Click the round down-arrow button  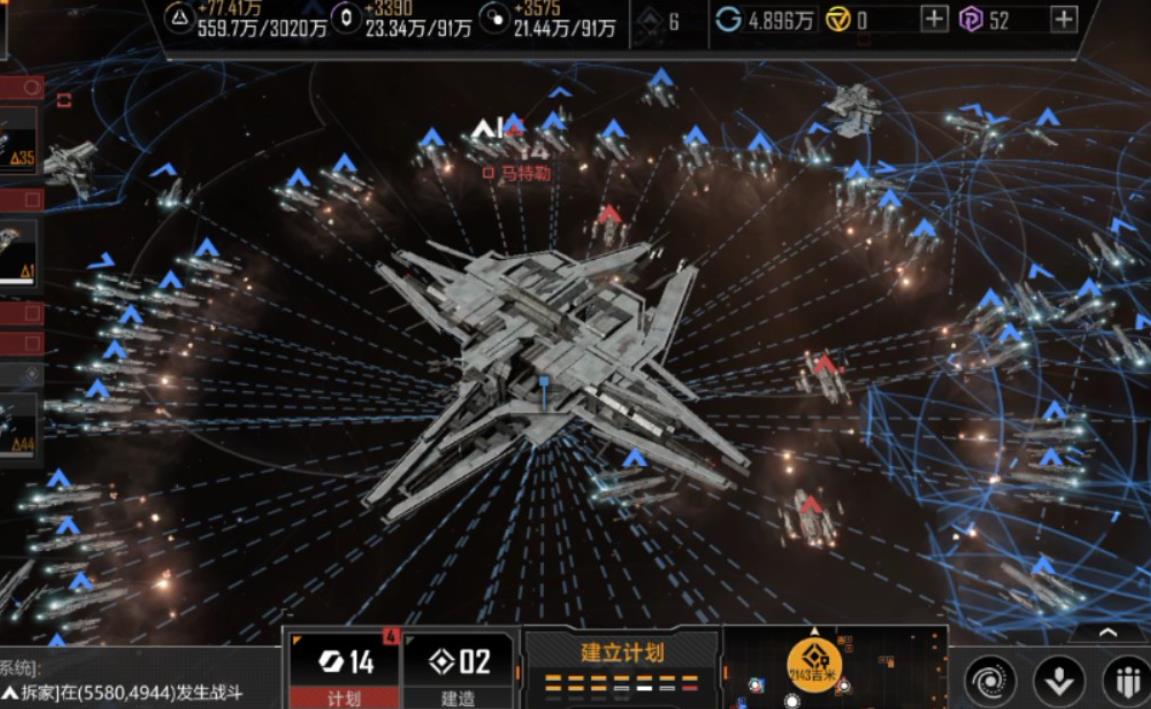click(x=1059, y=680)
